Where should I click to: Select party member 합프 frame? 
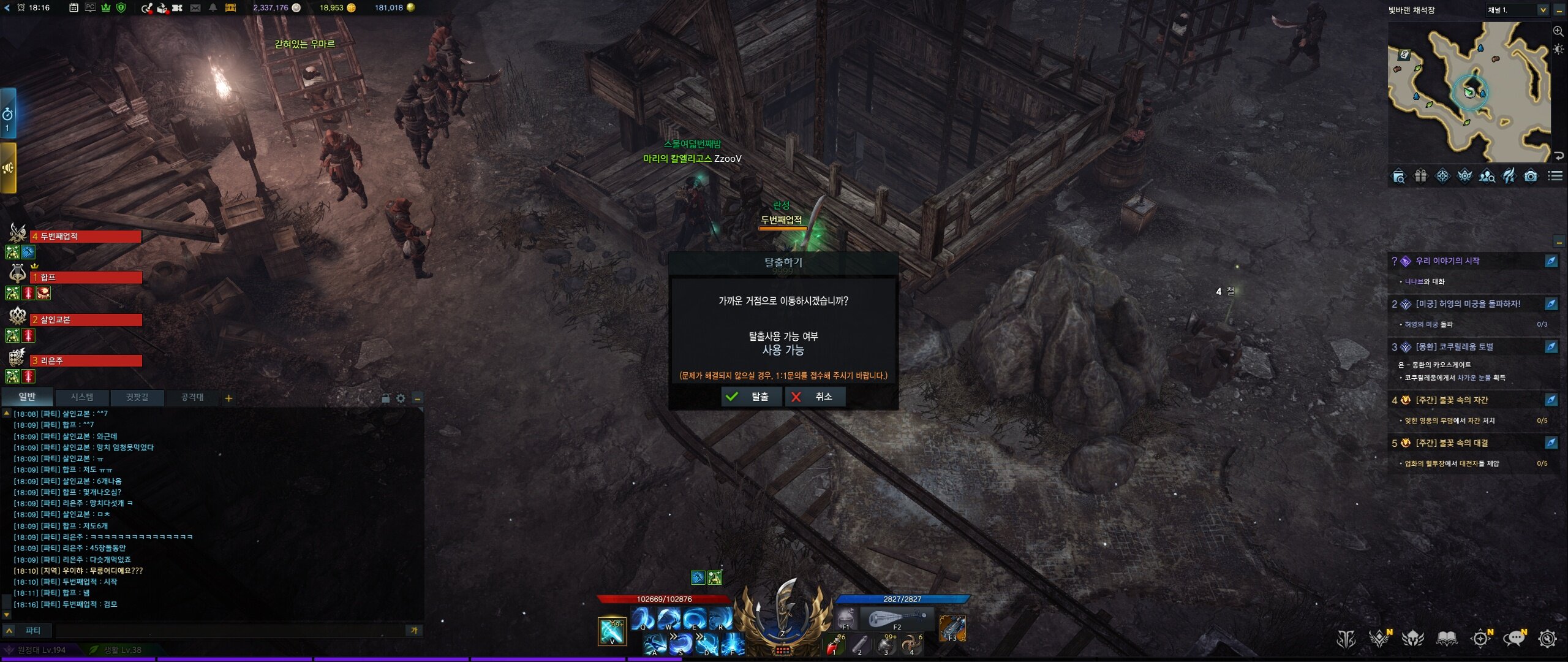pos(86,278)
